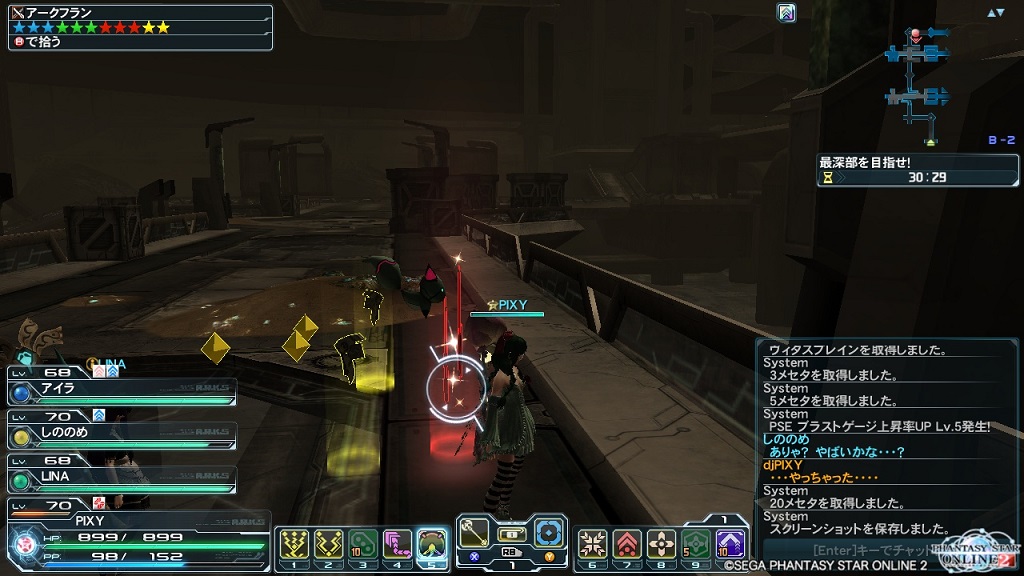The height and width of the screenshot is (576, 1024).
Task: Select the rod weapon action icon
Action: tap(476, 531)
